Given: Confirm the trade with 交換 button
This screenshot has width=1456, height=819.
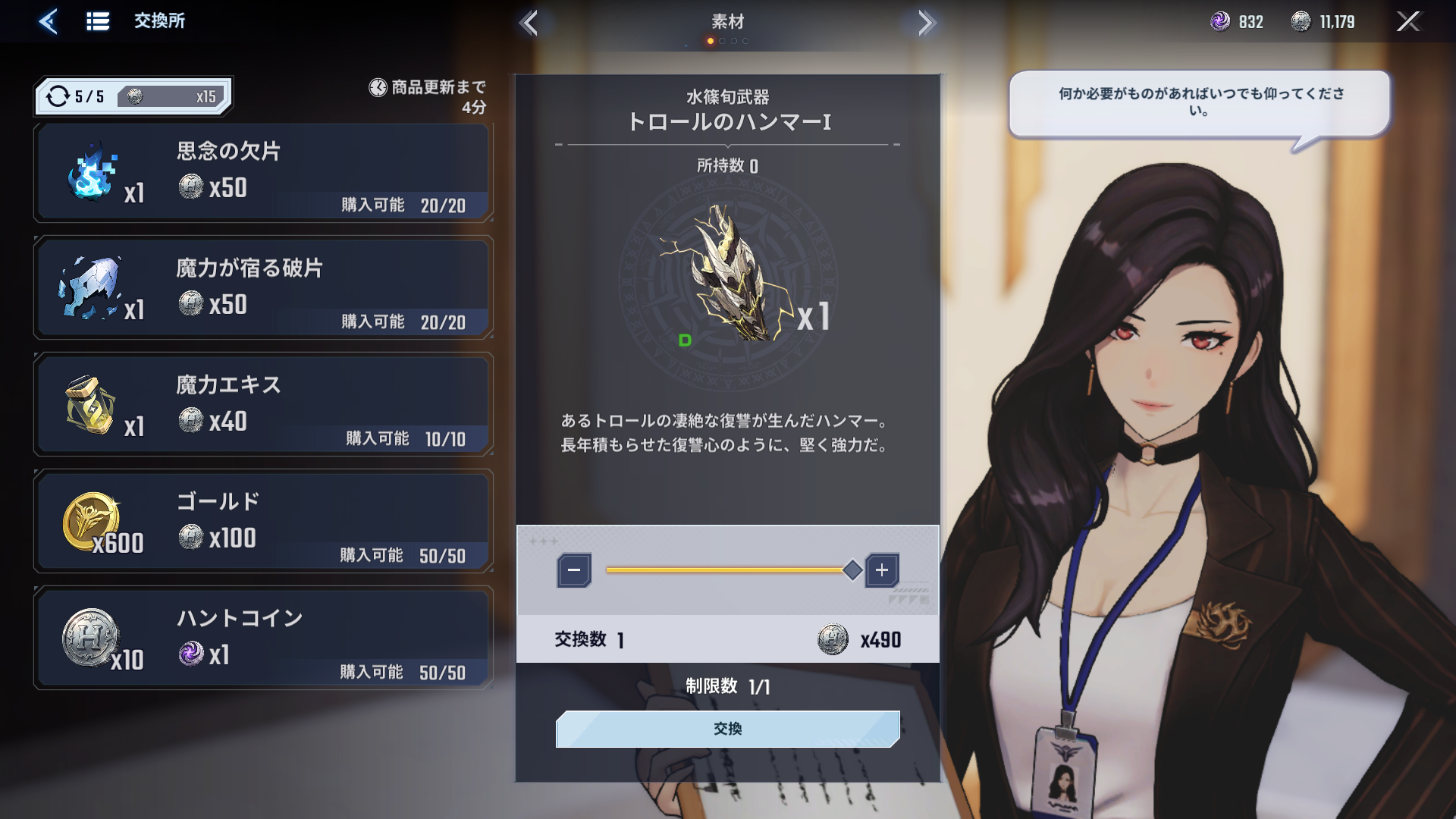Looking at the screenshot, I should pos(727,729).
